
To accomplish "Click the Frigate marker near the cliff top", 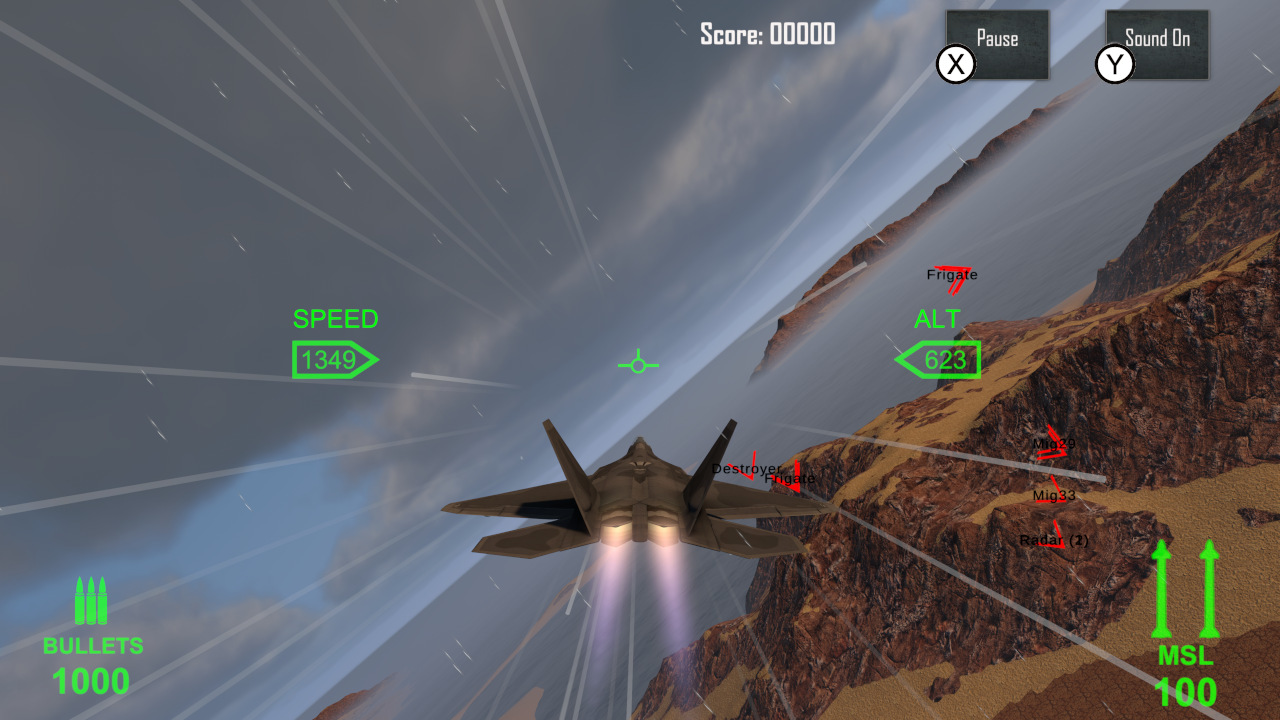I will point(954,275).
